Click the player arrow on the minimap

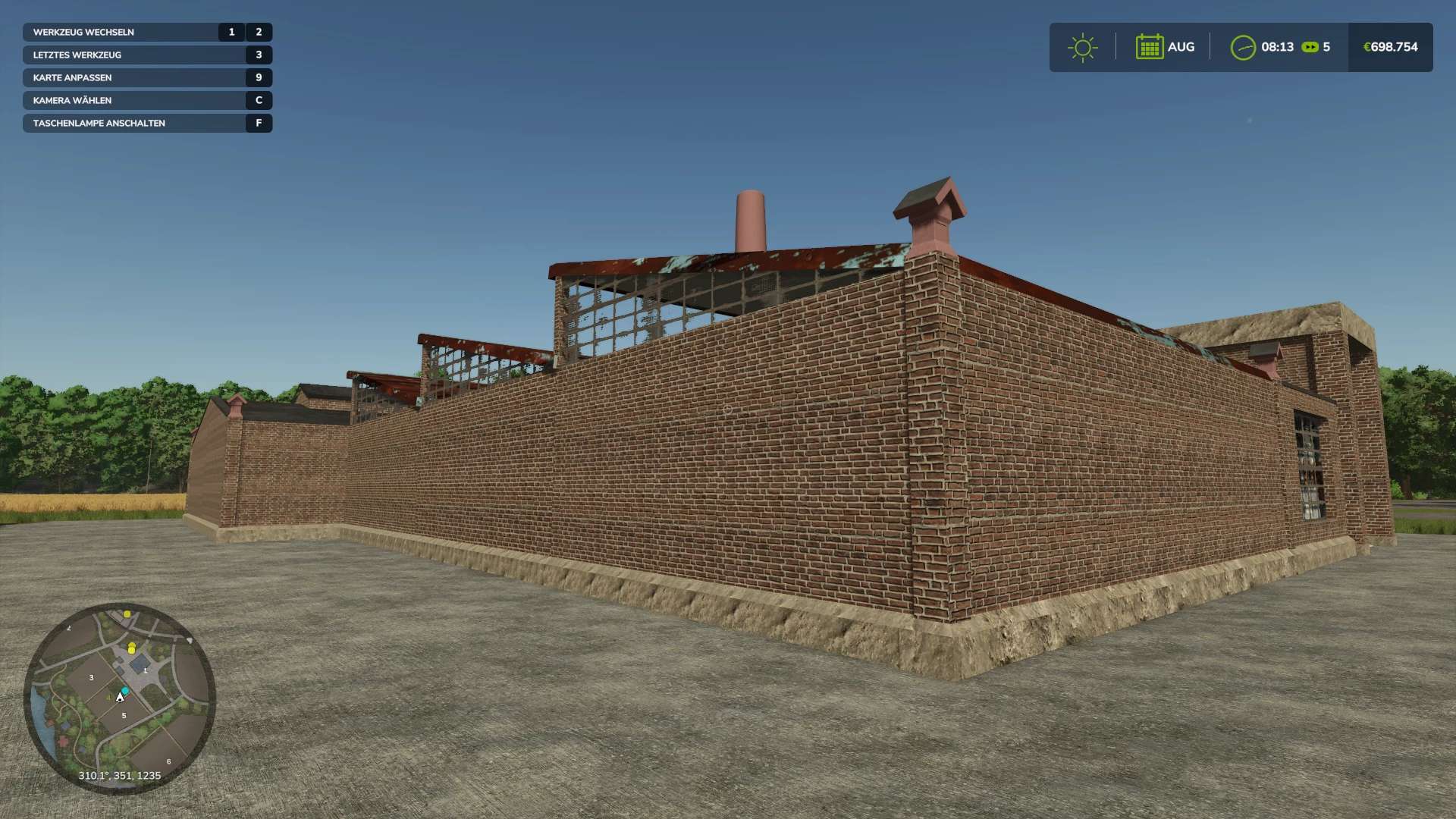pos(120,696)
